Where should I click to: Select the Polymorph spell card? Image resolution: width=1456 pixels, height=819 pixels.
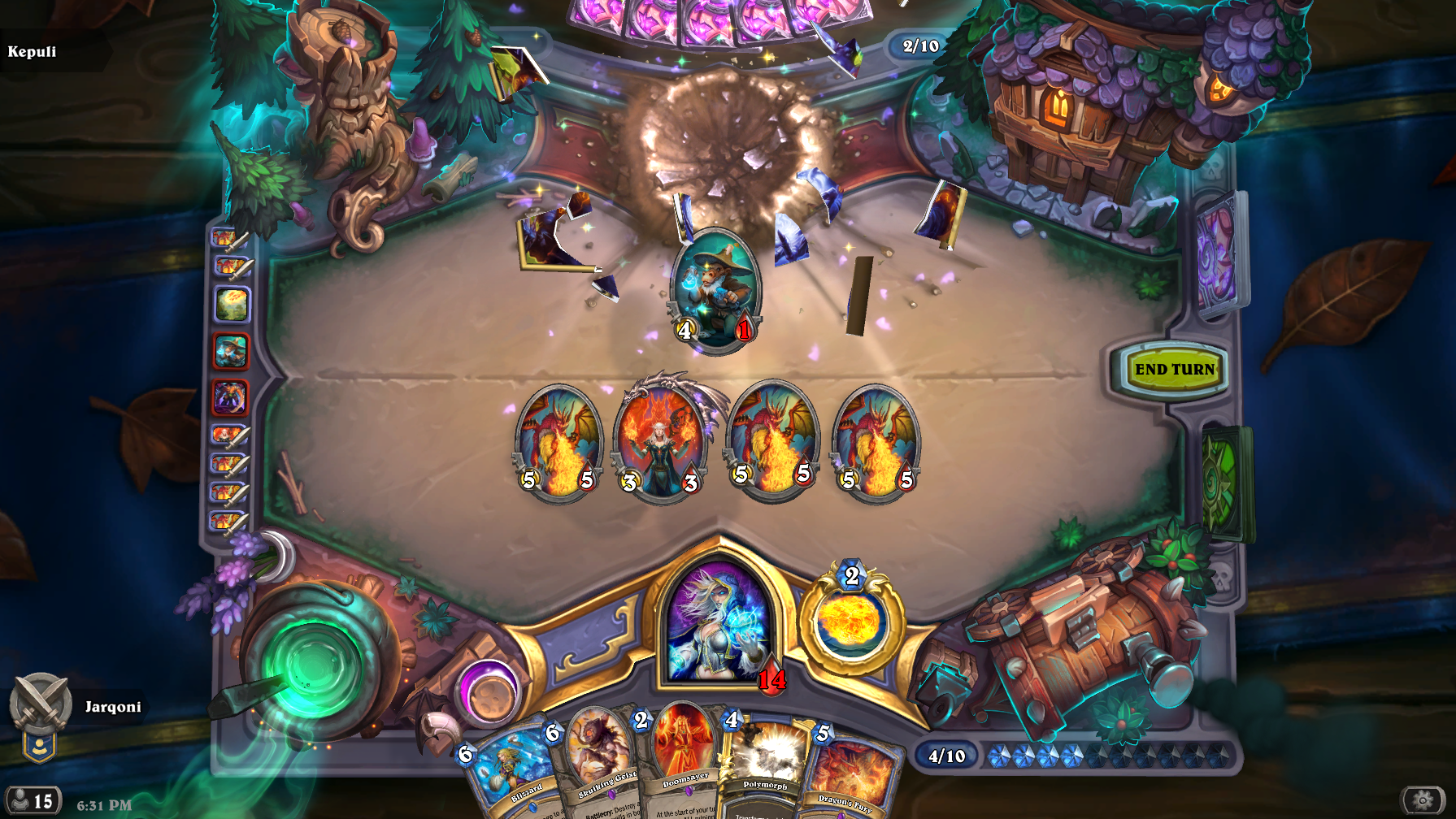tap(764, 768)
